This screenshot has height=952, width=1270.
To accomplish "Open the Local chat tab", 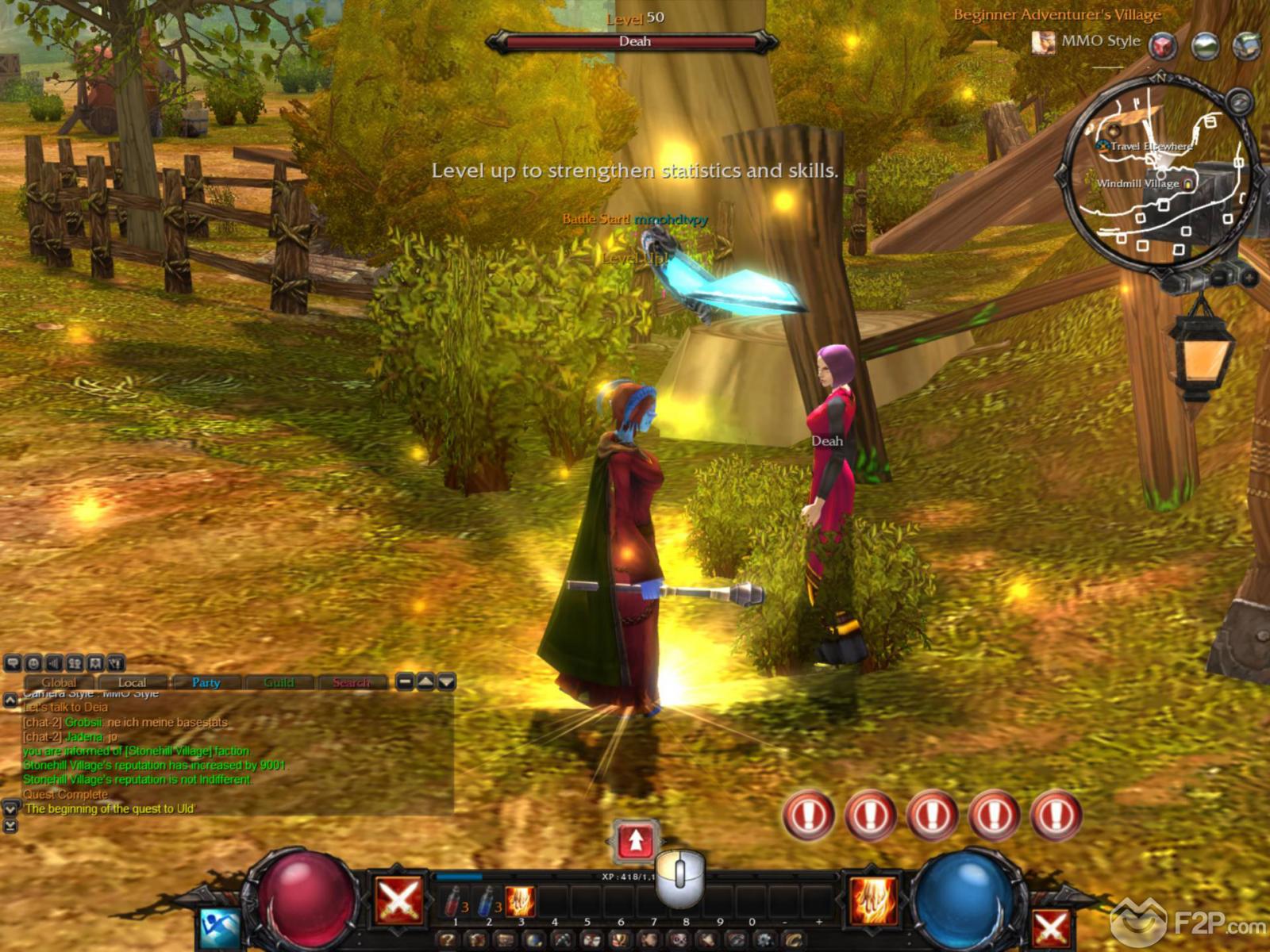I will pos(132,682).
